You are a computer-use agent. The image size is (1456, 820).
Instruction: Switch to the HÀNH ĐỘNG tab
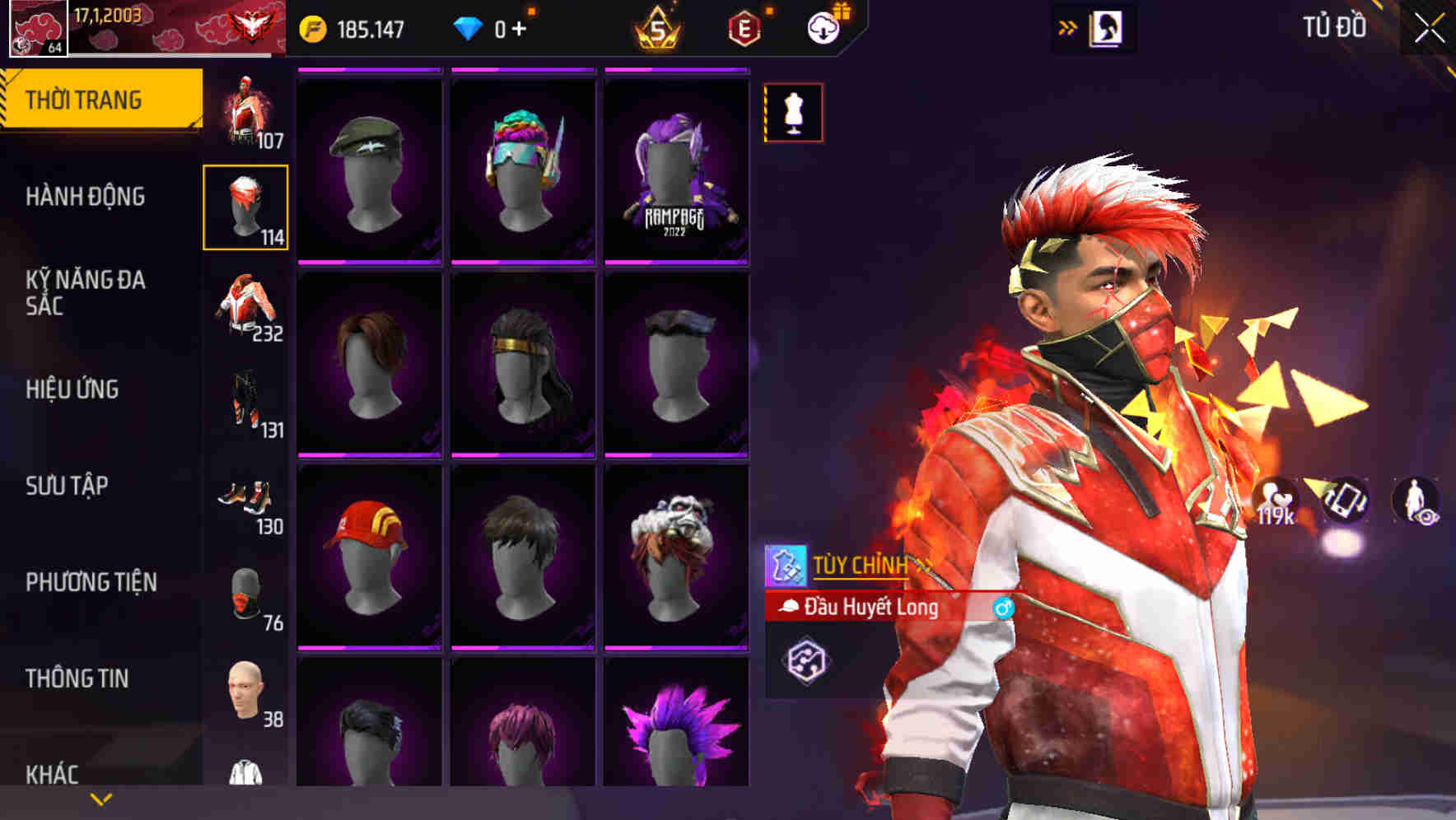[x=85, y=198]
